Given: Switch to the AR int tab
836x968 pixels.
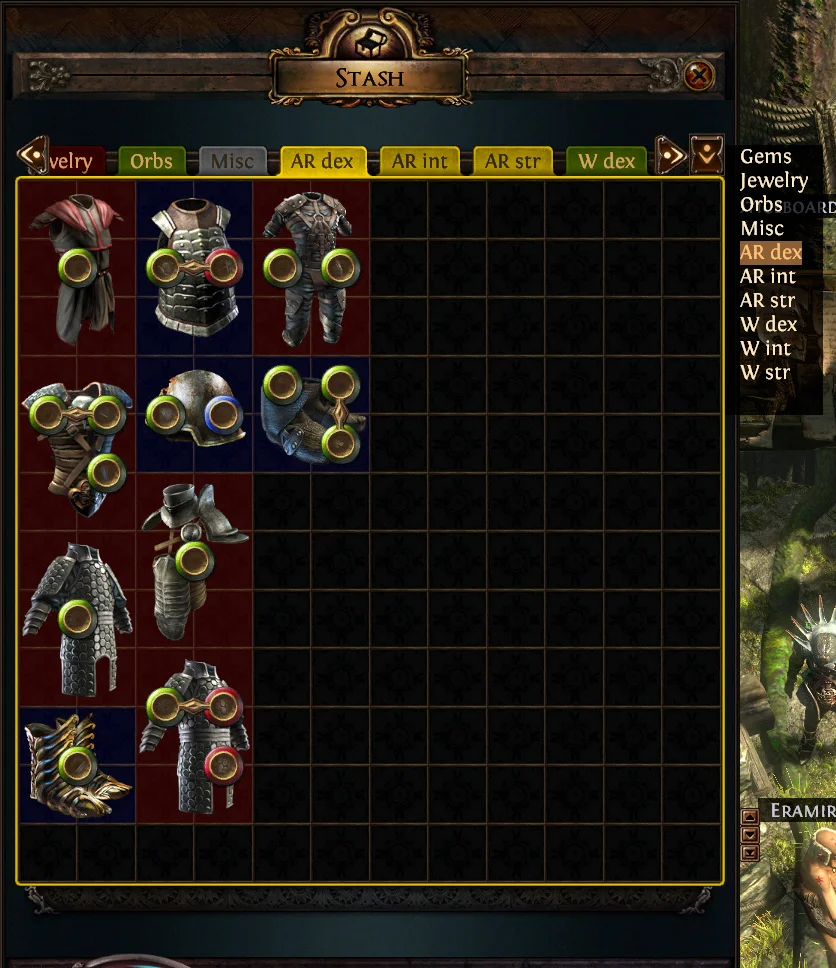Looking at the screenshot, I should (x=419, y=161).
